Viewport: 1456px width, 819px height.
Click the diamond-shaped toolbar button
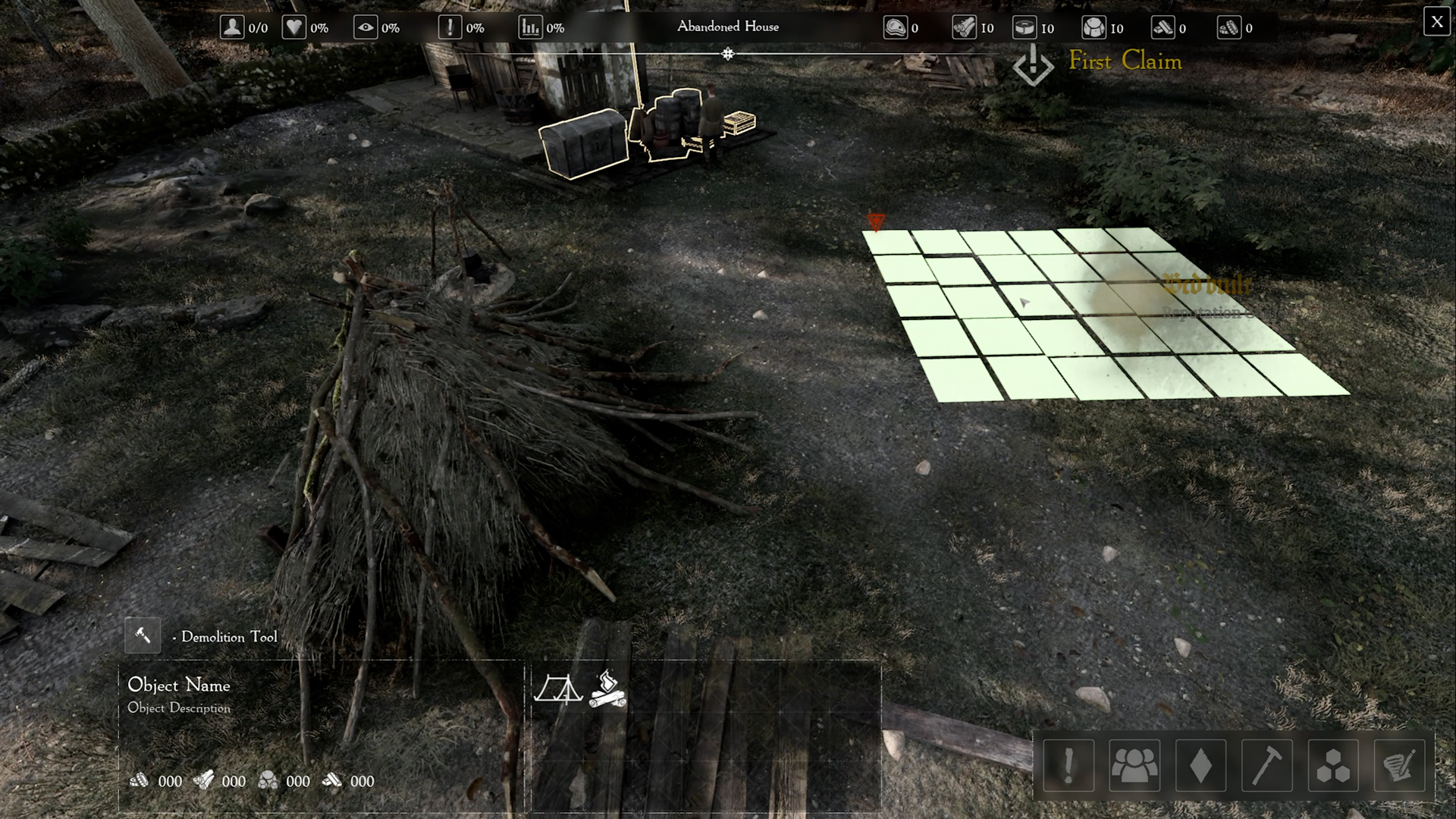coord(1200,765)
